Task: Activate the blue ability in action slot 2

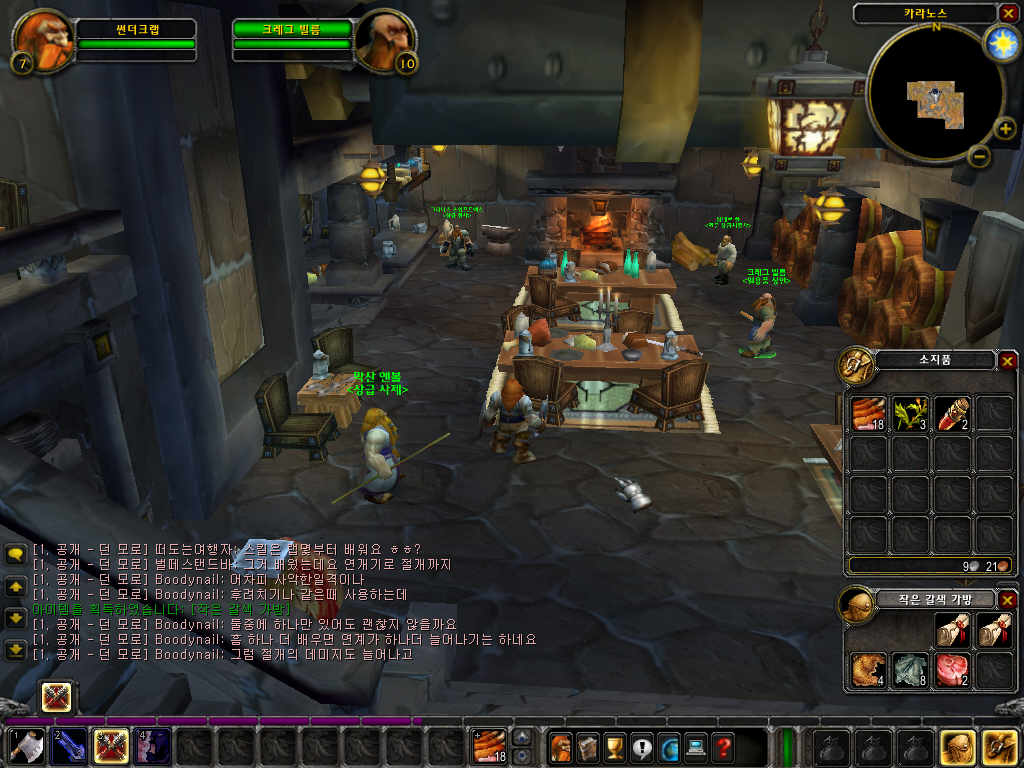Action: pyautogui.click(x=69, y=746)
